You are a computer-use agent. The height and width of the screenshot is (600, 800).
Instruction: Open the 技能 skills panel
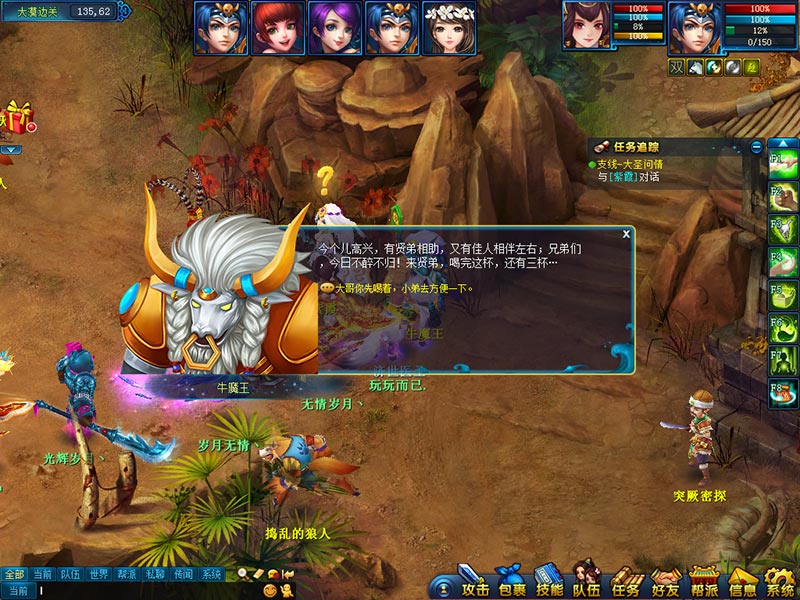pos(549,582)
